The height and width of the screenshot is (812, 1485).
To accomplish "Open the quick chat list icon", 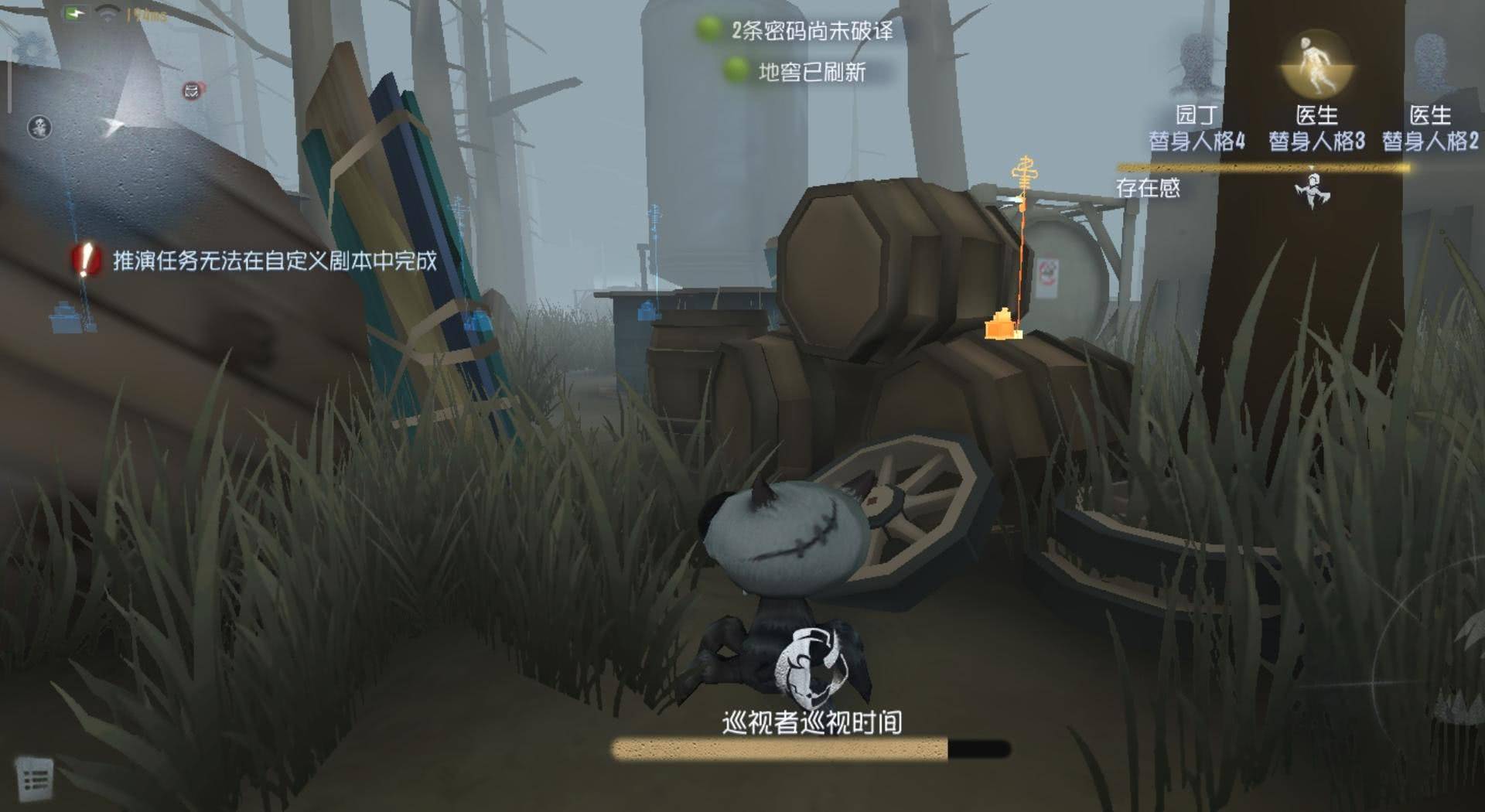I will [34, 778].
